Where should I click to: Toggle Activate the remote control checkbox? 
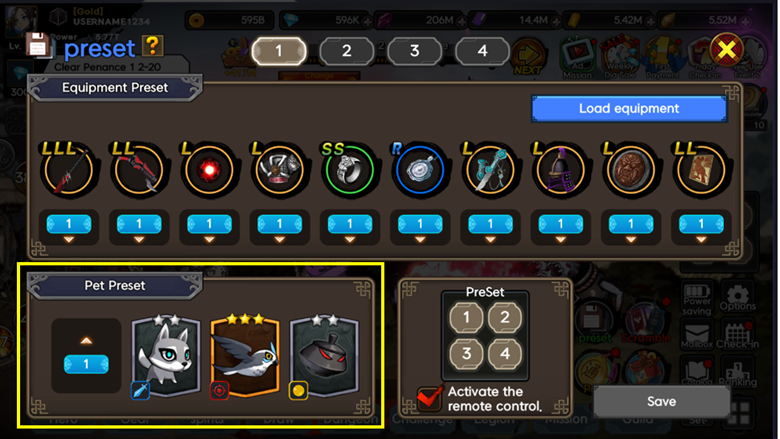click(430, 397)
